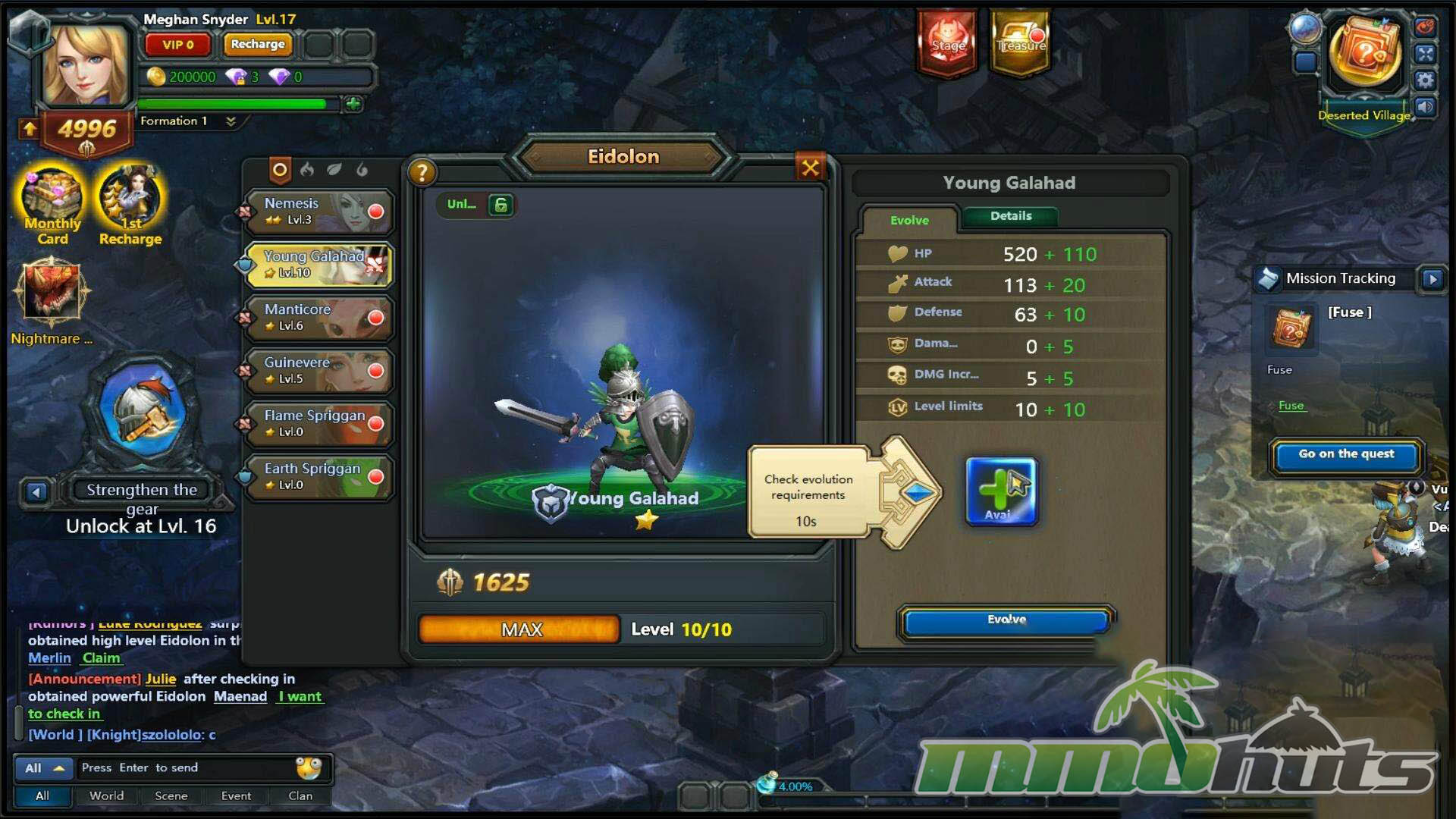Open the VIP 0 panel
Viewport: 1456px width, 819px height.
pos(178,45)
